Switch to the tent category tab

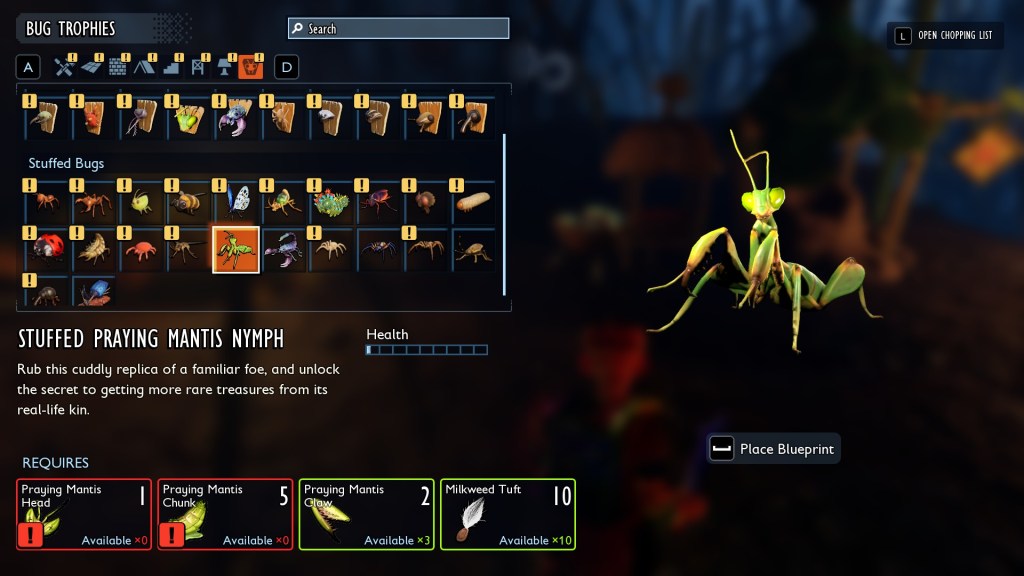point(144,67)
